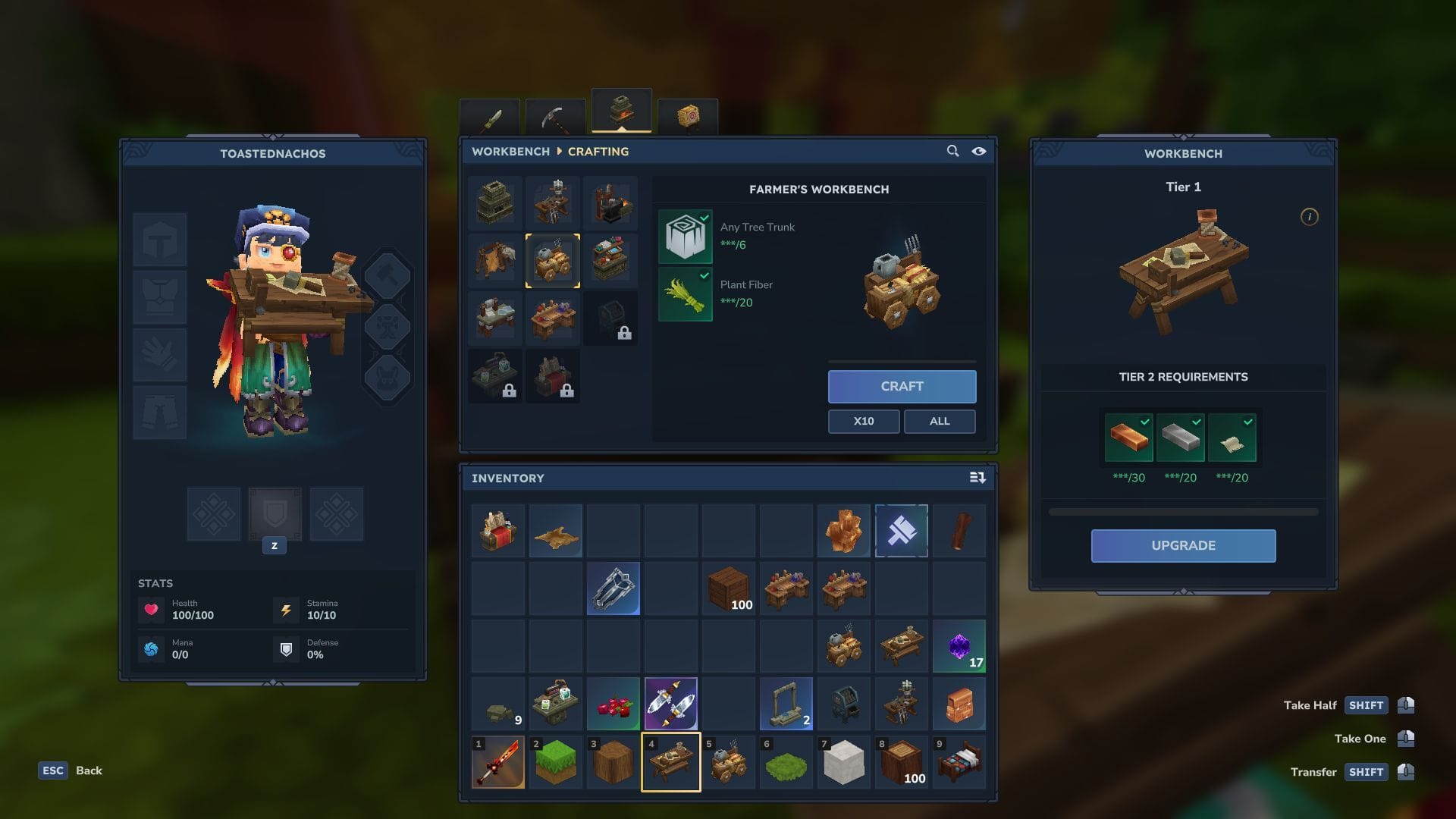Open the workbench info tooltip icon
The height and width of the screenshot is (819, 1456).
[x=1310, y=215]
